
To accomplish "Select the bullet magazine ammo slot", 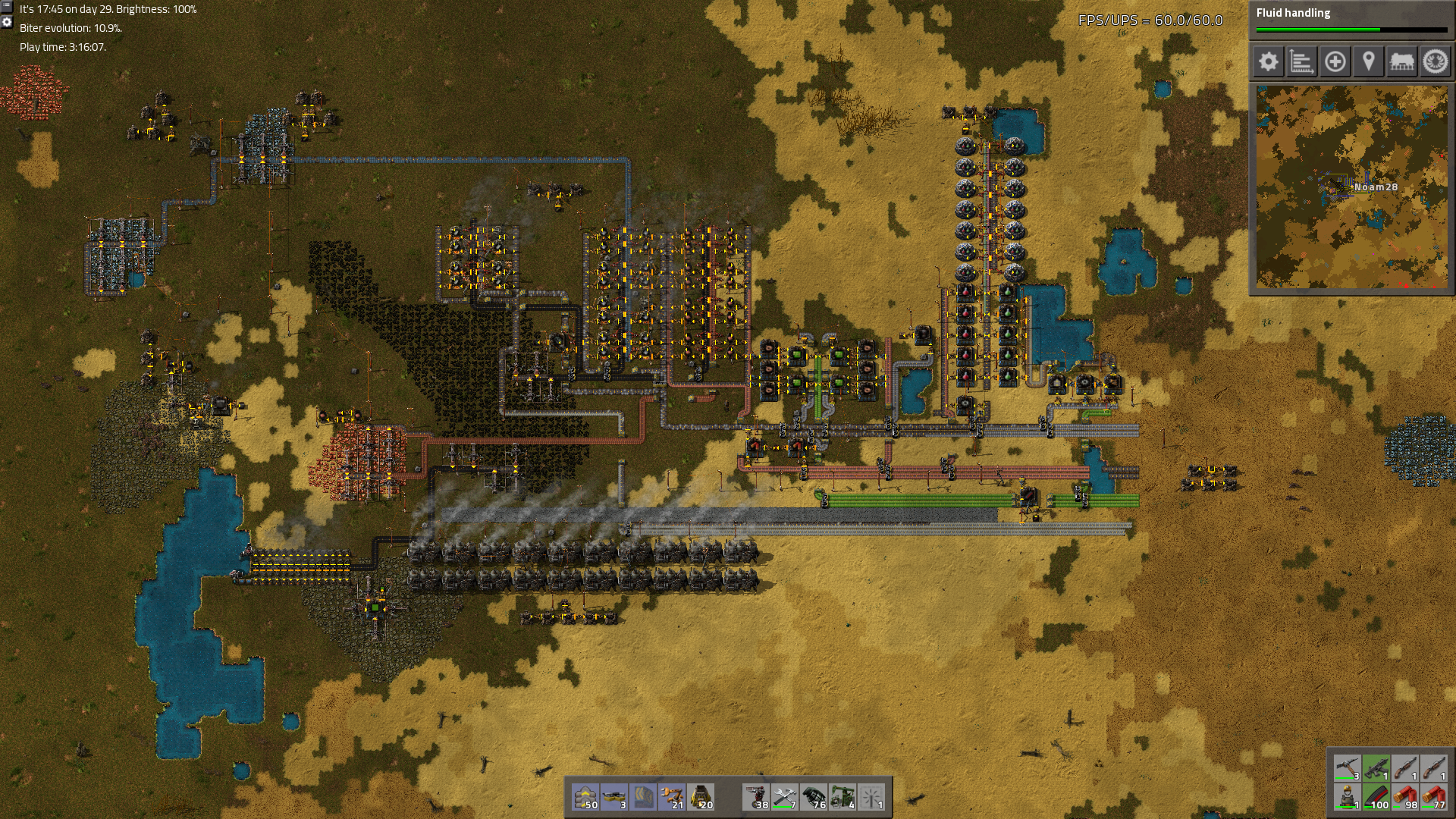I will (x=1376, y=798).
